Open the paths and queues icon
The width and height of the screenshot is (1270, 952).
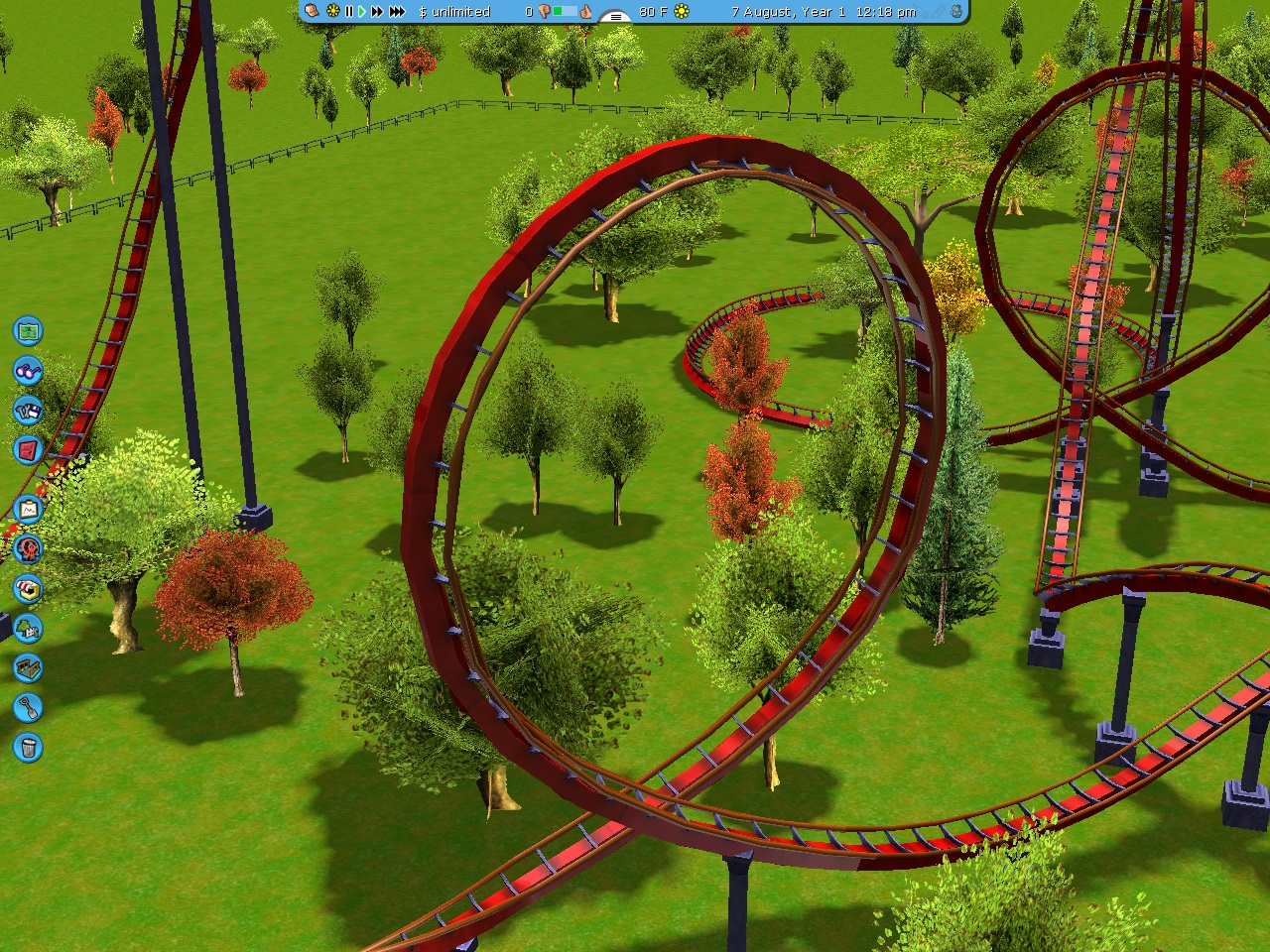click(x=28, y=667)
